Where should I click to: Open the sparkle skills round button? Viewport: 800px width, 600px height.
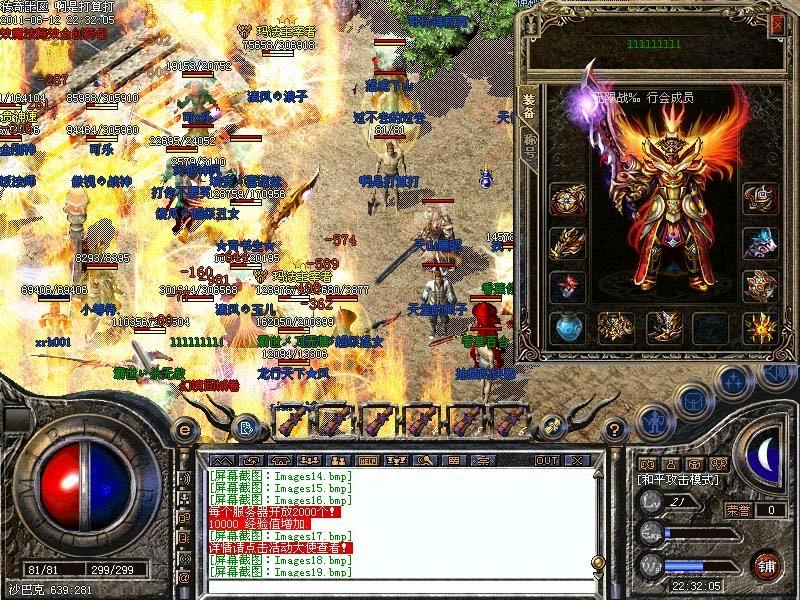(734, 380)
